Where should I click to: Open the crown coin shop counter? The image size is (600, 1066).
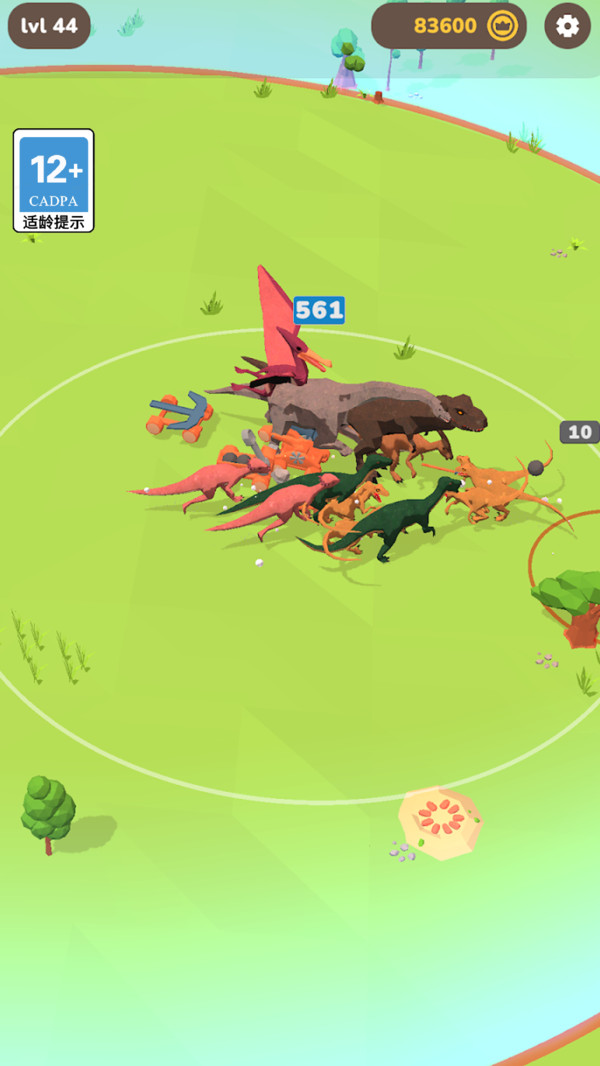449,26
